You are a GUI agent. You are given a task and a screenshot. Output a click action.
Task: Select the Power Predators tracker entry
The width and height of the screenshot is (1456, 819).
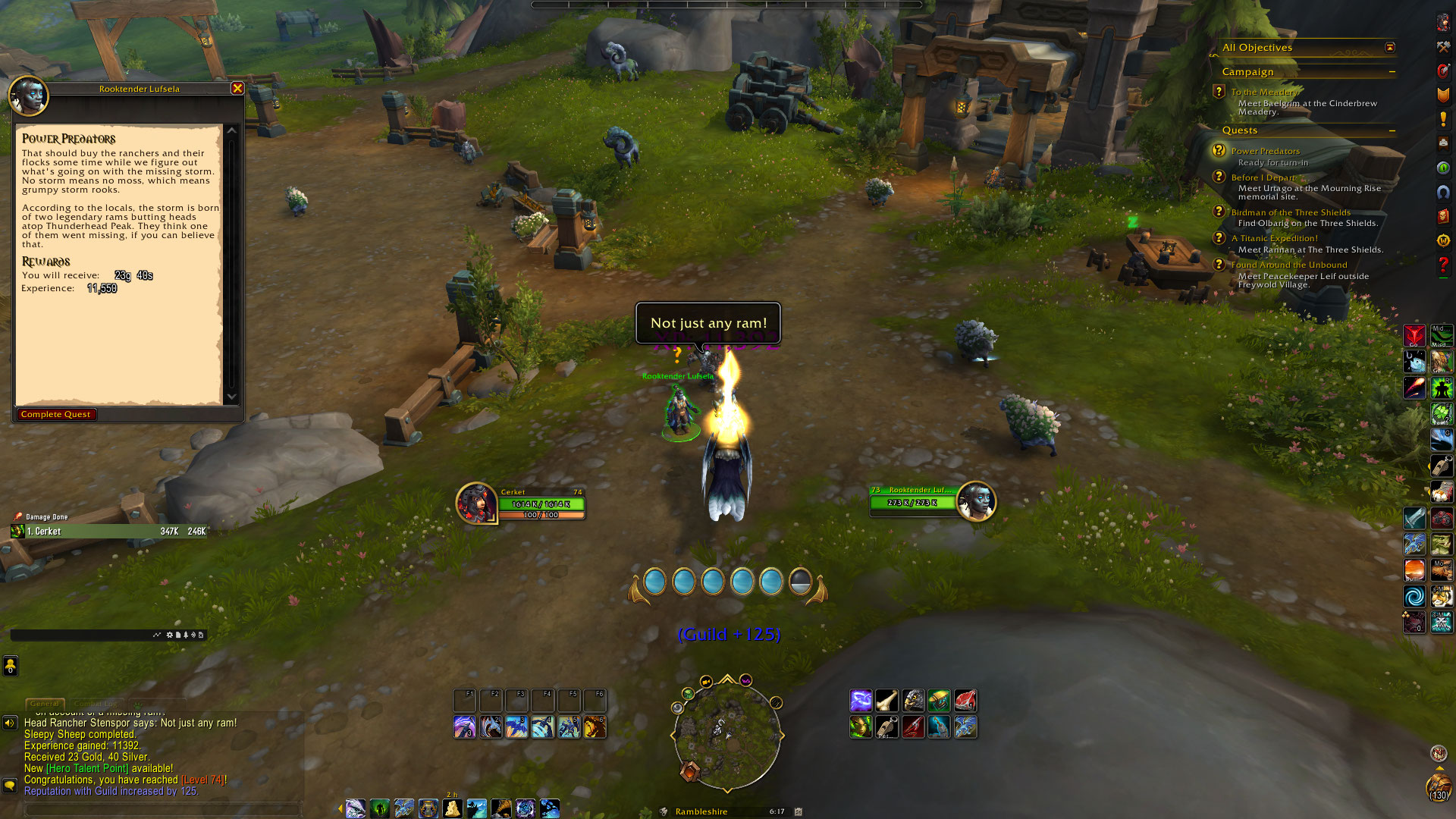[1265, 151]
